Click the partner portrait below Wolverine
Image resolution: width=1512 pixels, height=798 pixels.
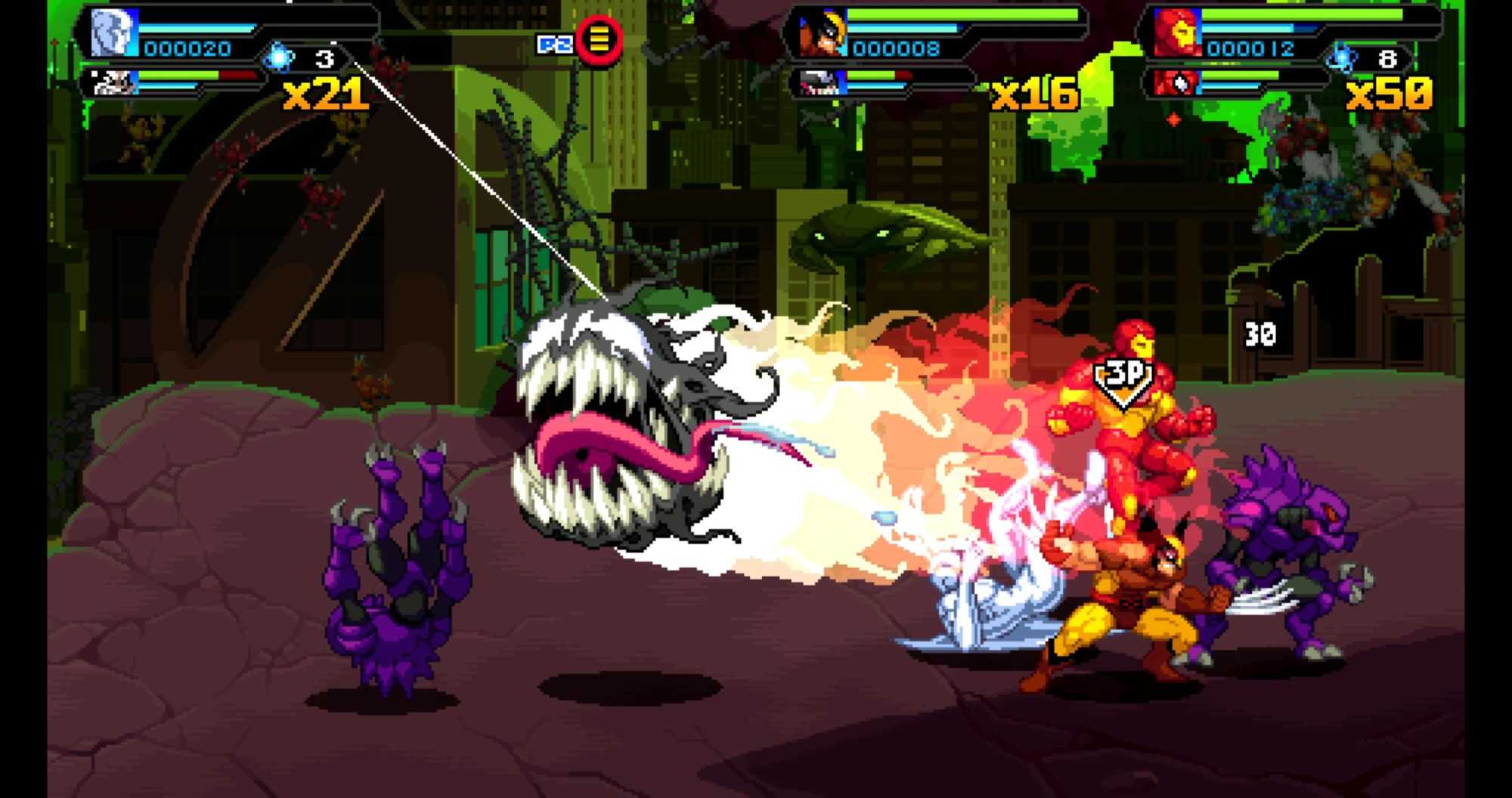(x=822, y=82)
